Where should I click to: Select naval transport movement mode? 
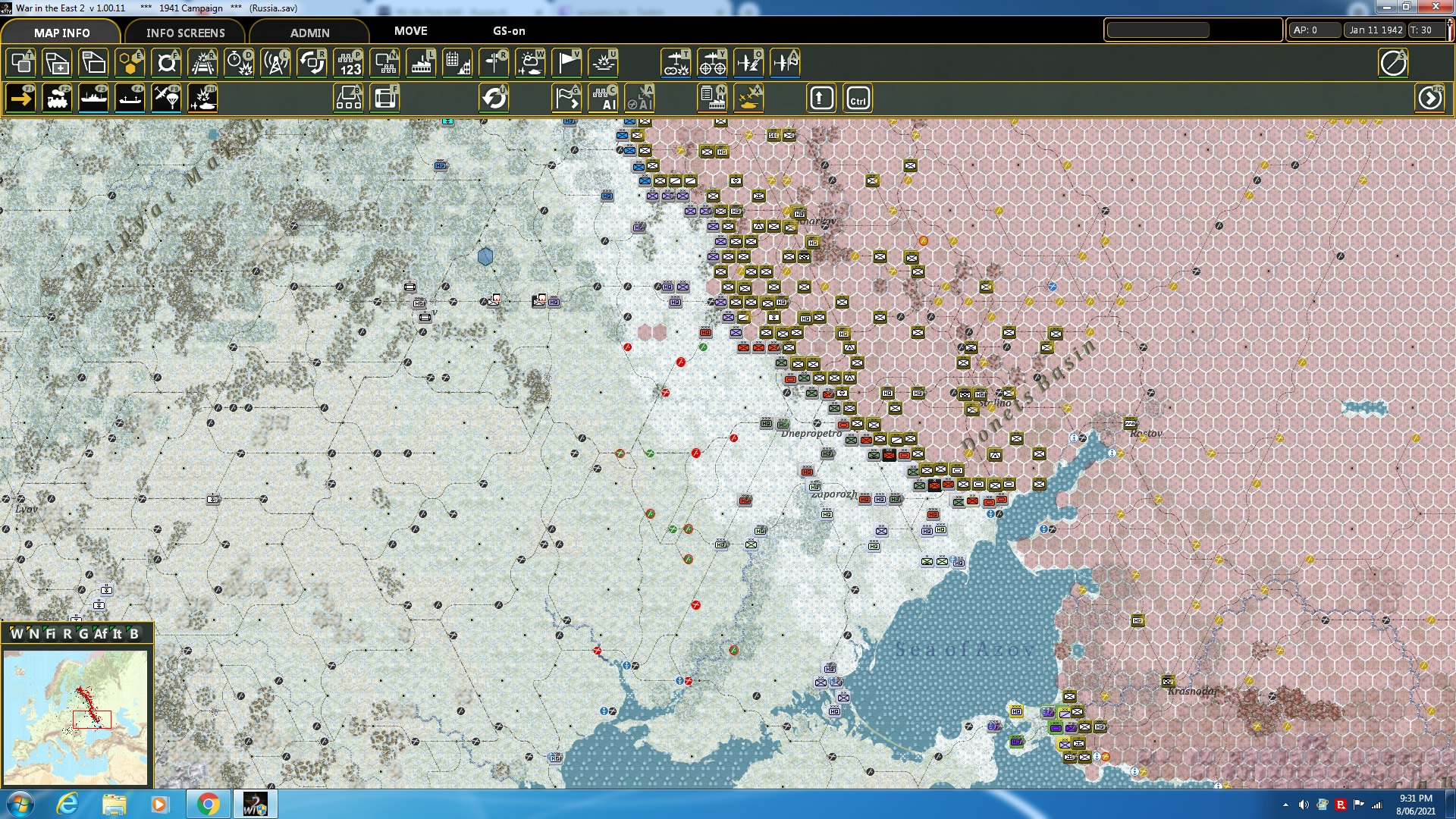coord(93,98)
